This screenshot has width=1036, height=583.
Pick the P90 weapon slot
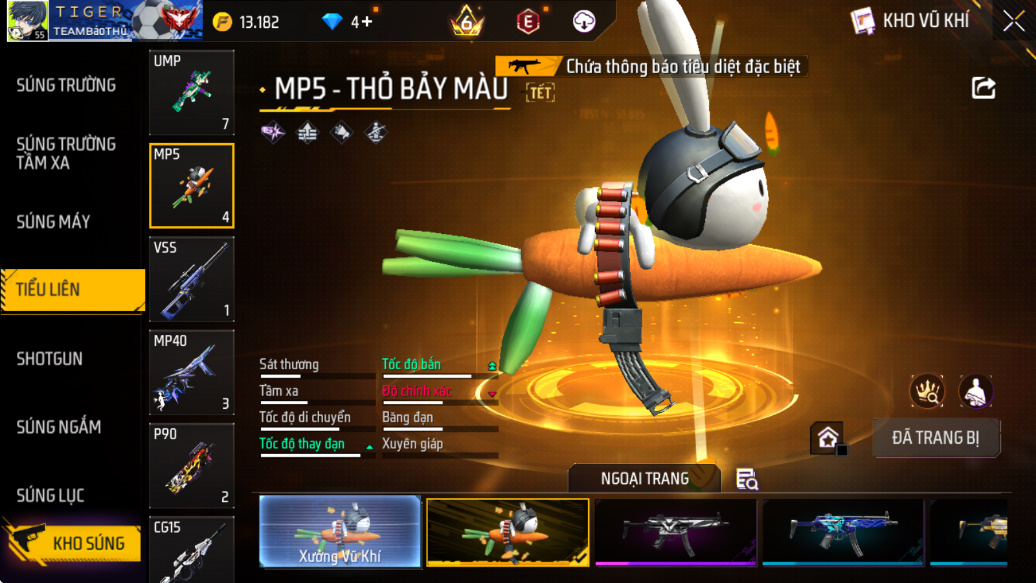coord(191,465)
